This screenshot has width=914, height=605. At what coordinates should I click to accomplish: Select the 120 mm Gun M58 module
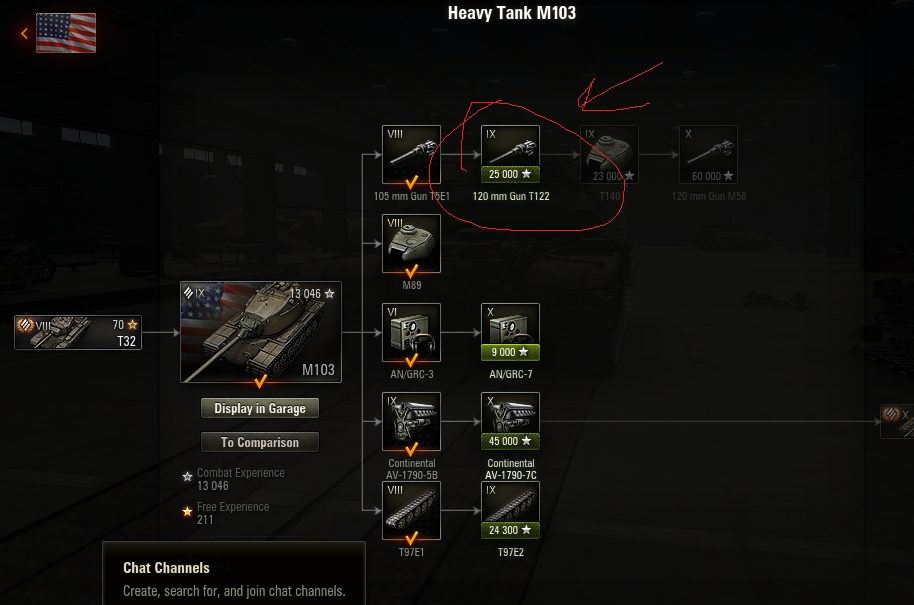[708, 154]
